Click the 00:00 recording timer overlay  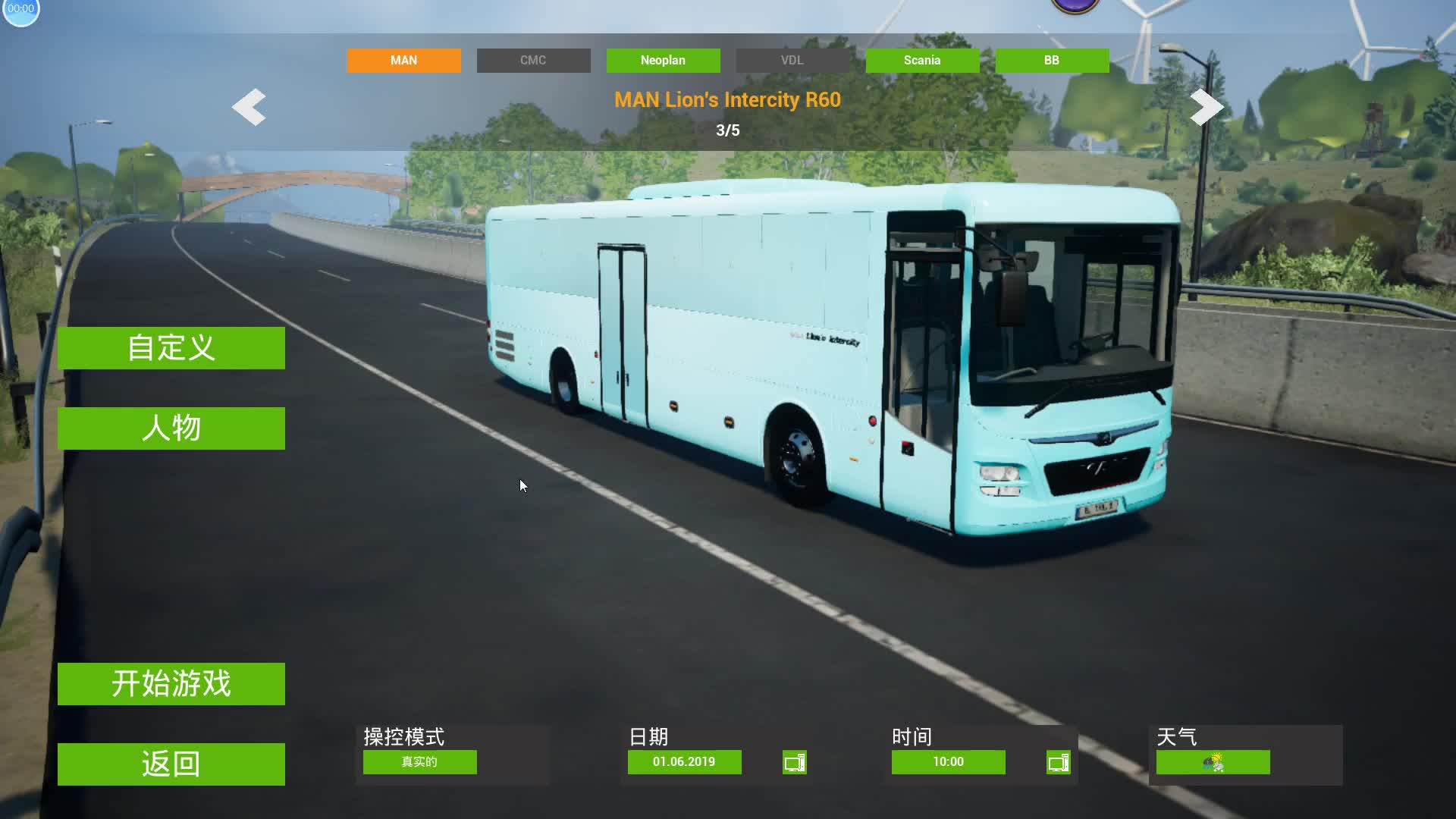(20, 10)
